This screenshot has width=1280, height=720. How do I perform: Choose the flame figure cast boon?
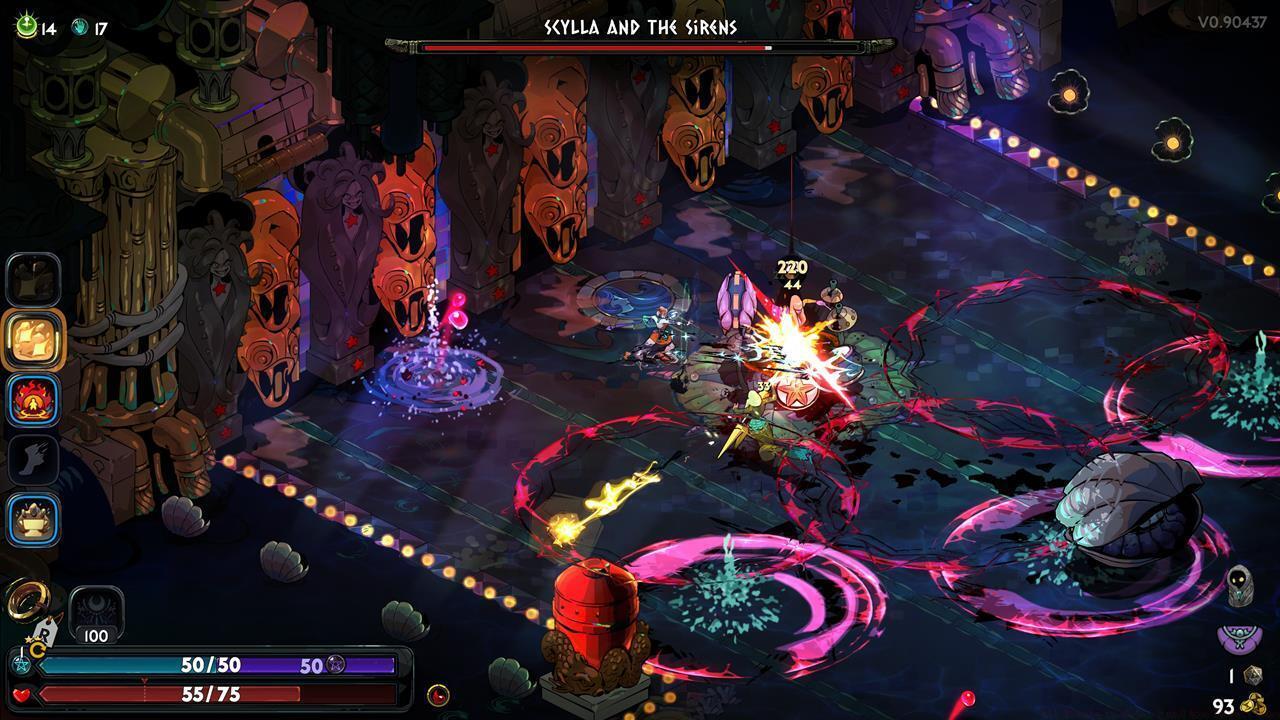click(x=34, y=400)
